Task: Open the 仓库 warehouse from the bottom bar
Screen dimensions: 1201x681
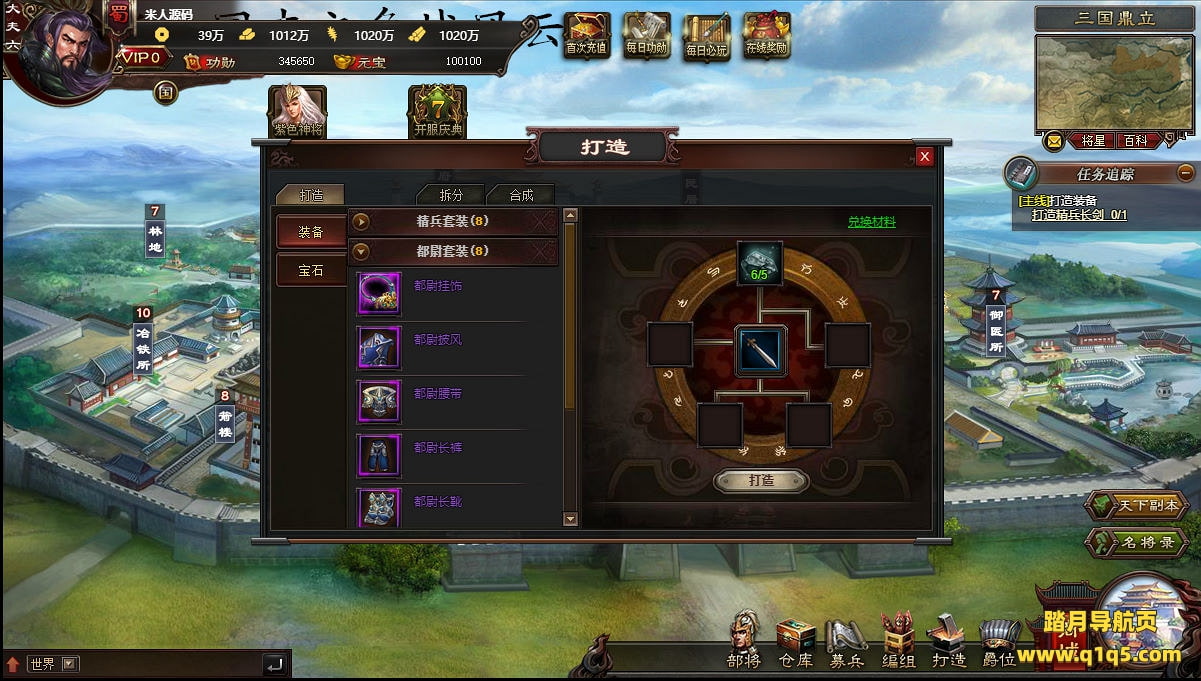Action: [796, 643]
